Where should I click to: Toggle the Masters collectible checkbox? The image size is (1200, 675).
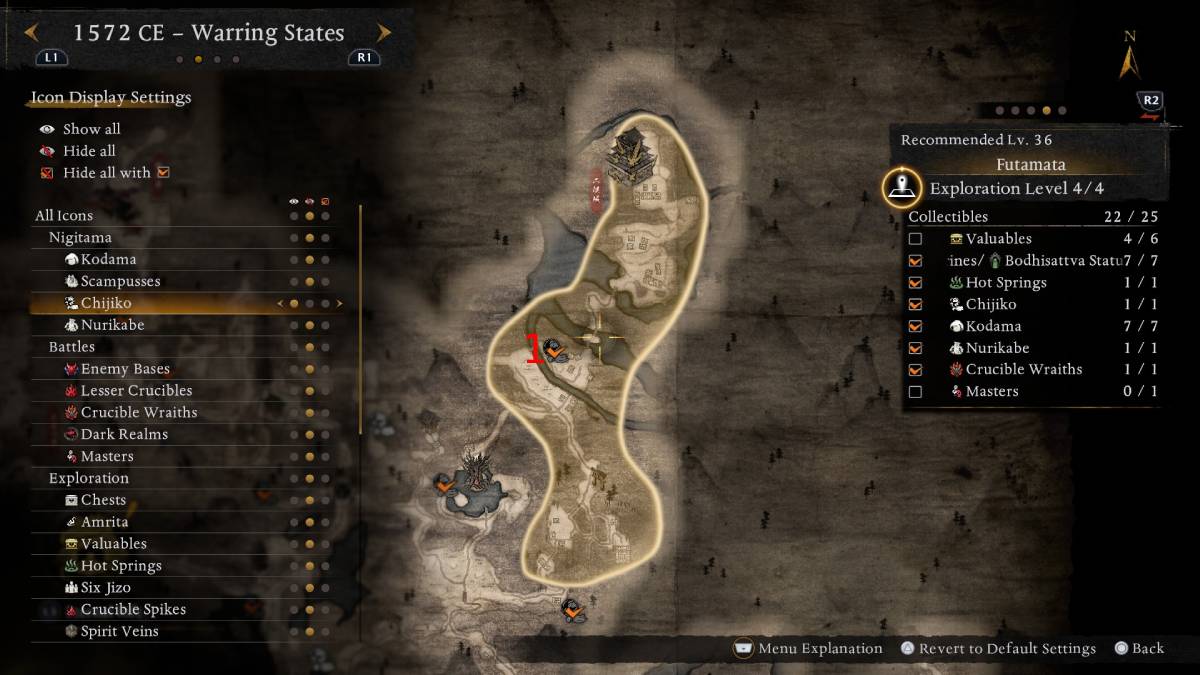915,392
